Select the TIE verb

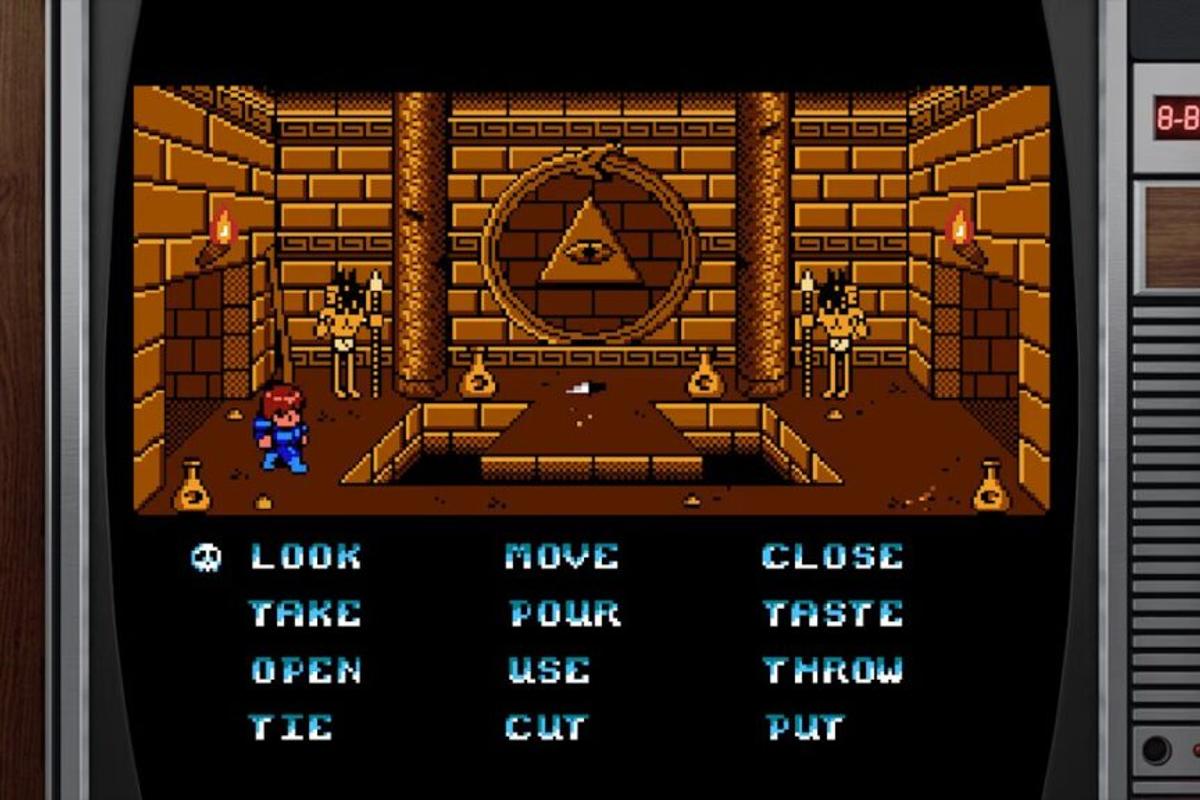click(x=290, y=727)
